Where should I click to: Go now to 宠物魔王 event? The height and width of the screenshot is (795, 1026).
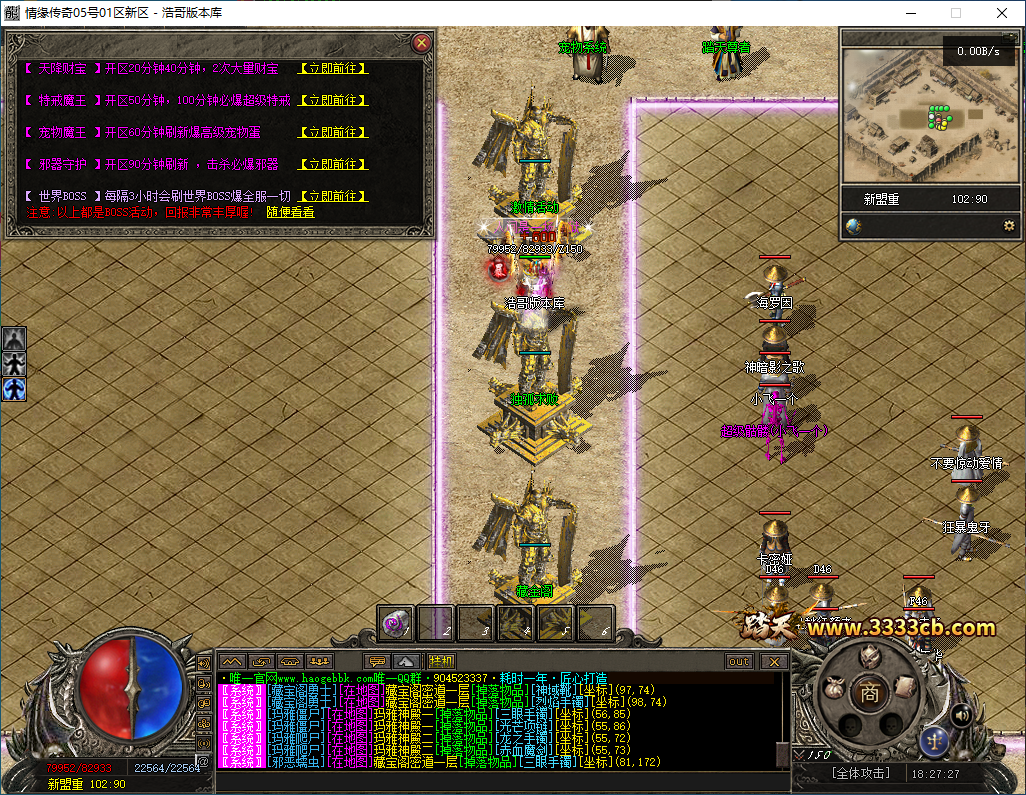pyautogui.click(x=333, y=132)
